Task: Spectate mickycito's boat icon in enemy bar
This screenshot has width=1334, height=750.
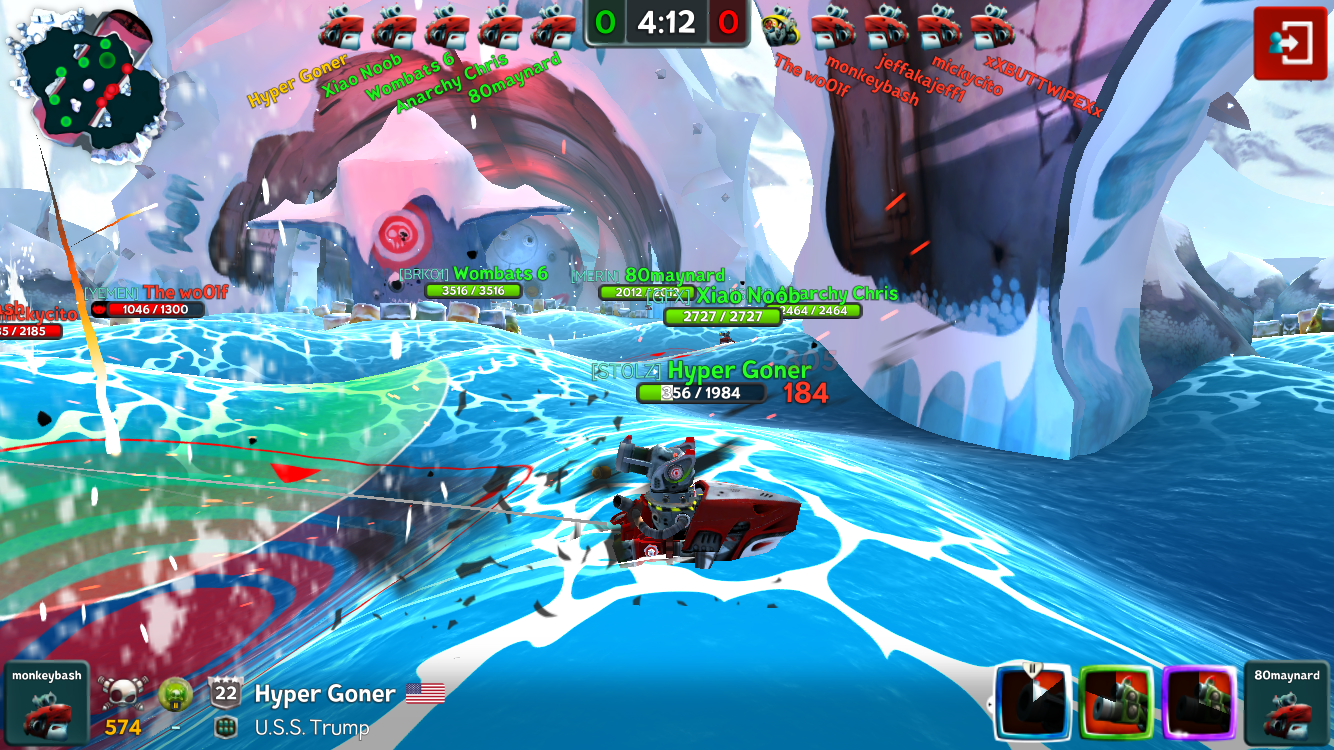Action: tap(938, 27)
